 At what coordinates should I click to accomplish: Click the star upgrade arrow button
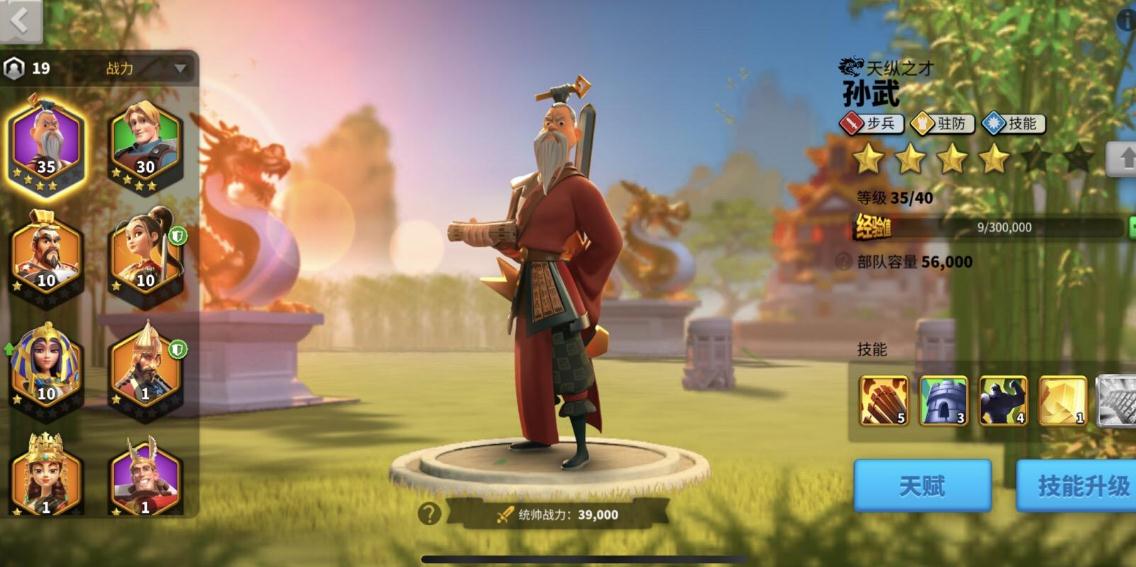click(x=1124, y=158)
